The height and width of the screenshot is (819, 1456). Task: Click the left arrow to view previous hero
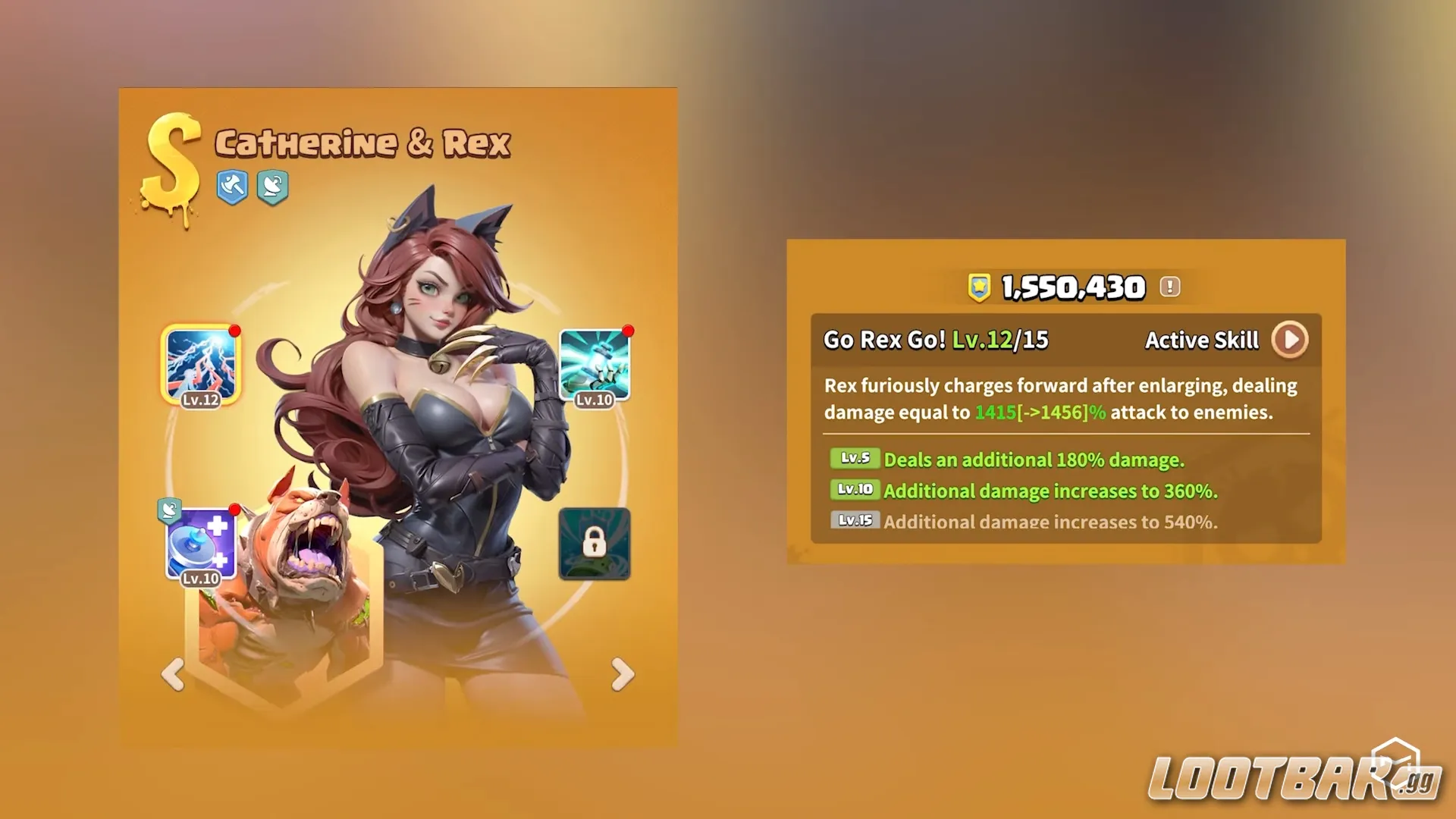[174, 675]
